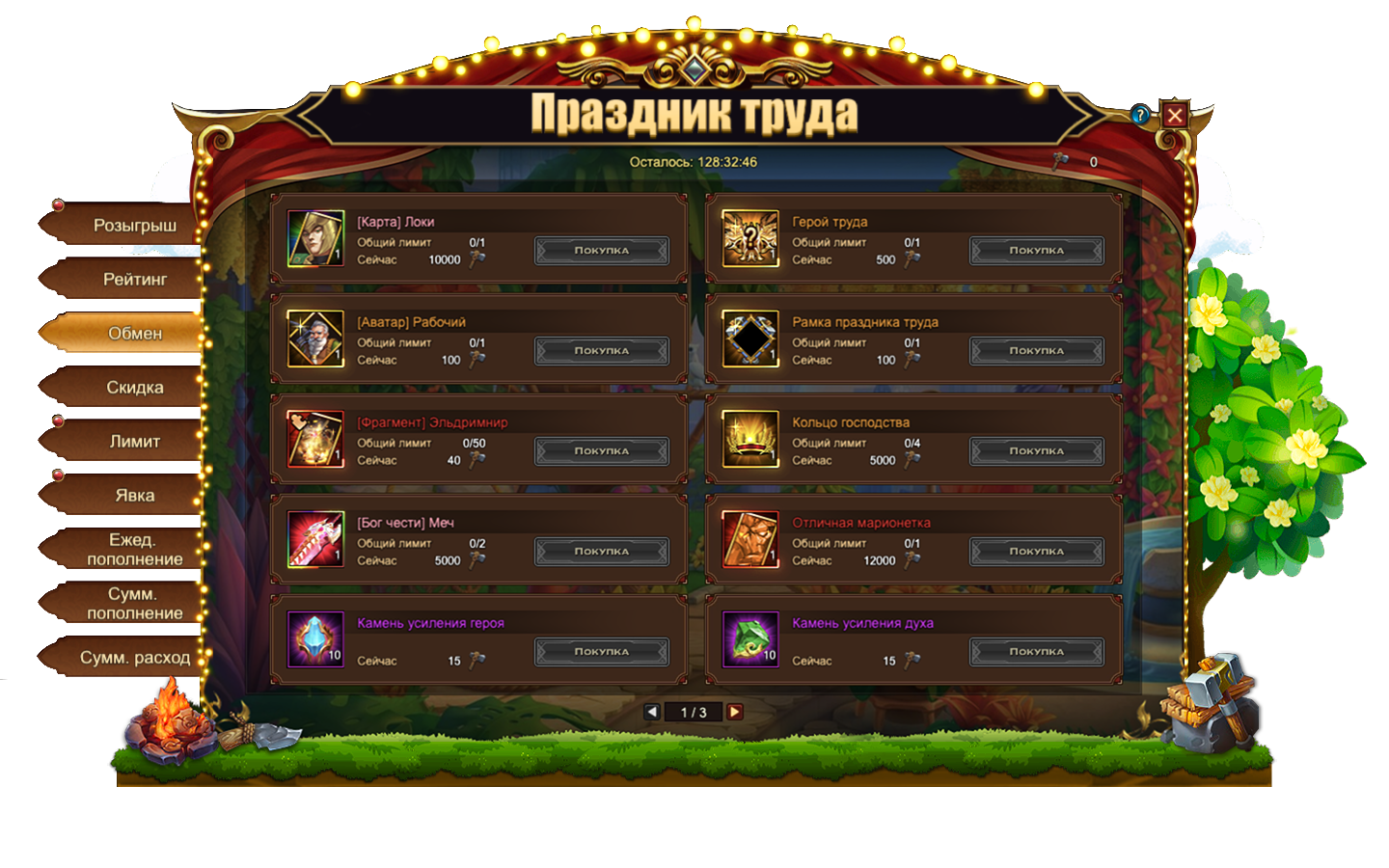
Task: Purchase Герой труда reward
Action: [x=1036, y=251]
